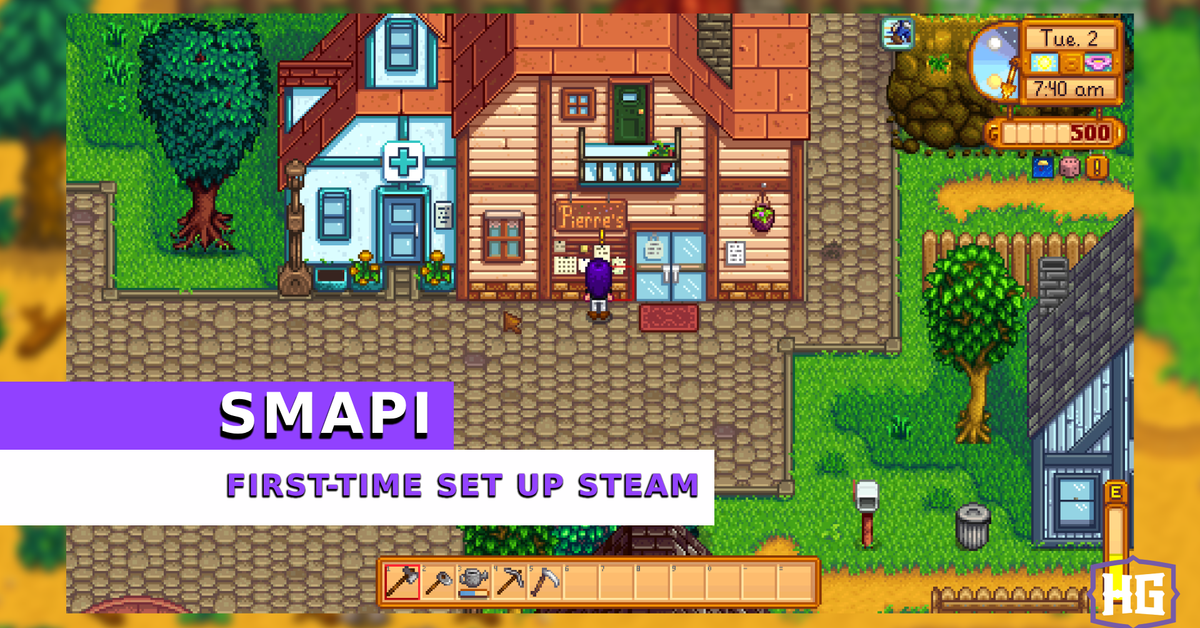The width and height of the screenshot is (1200, 628).
Task: Select the axe in the hotbar
Action: click(403, 582)
